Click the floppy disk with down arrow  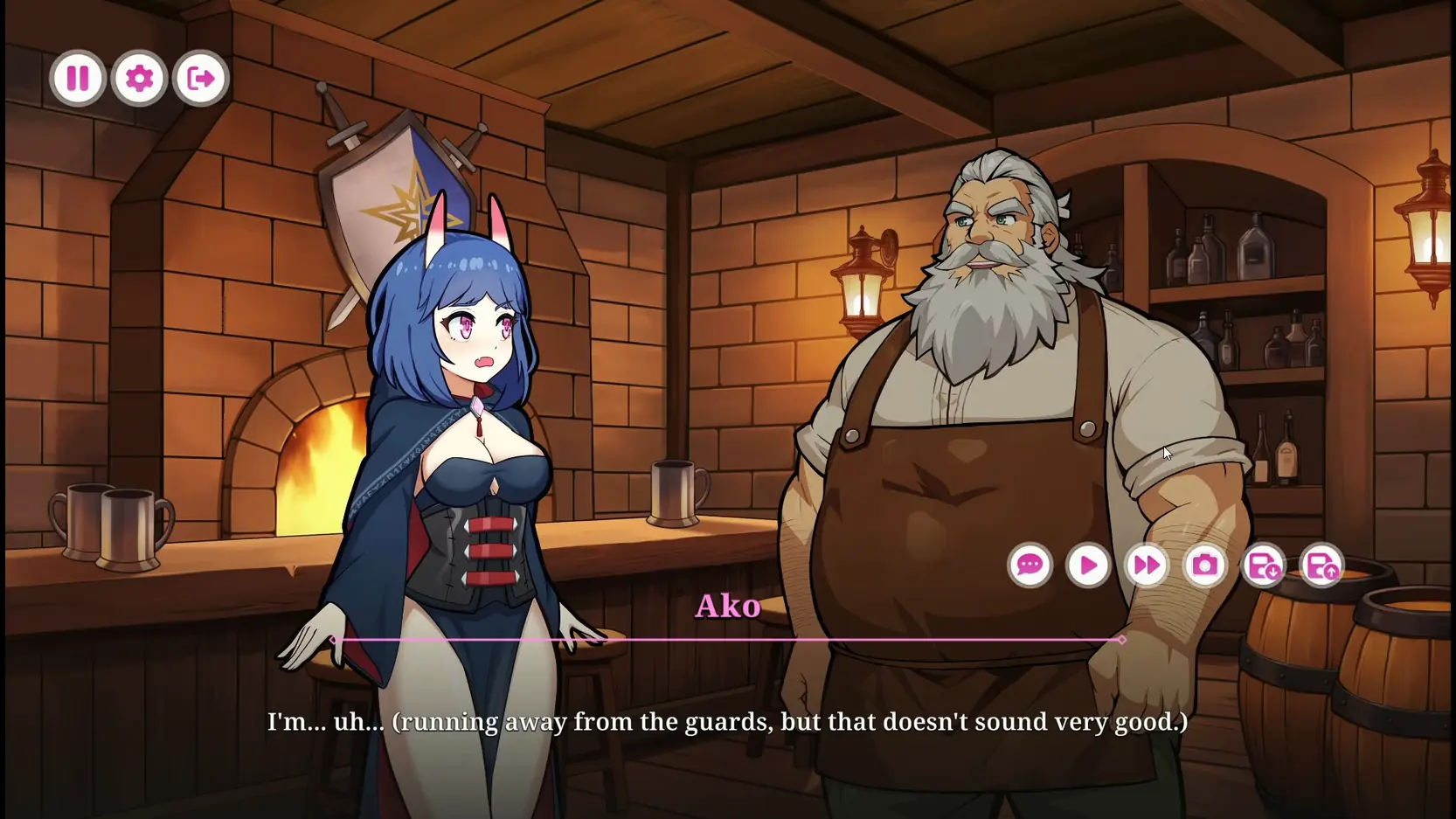[1264, 566]
